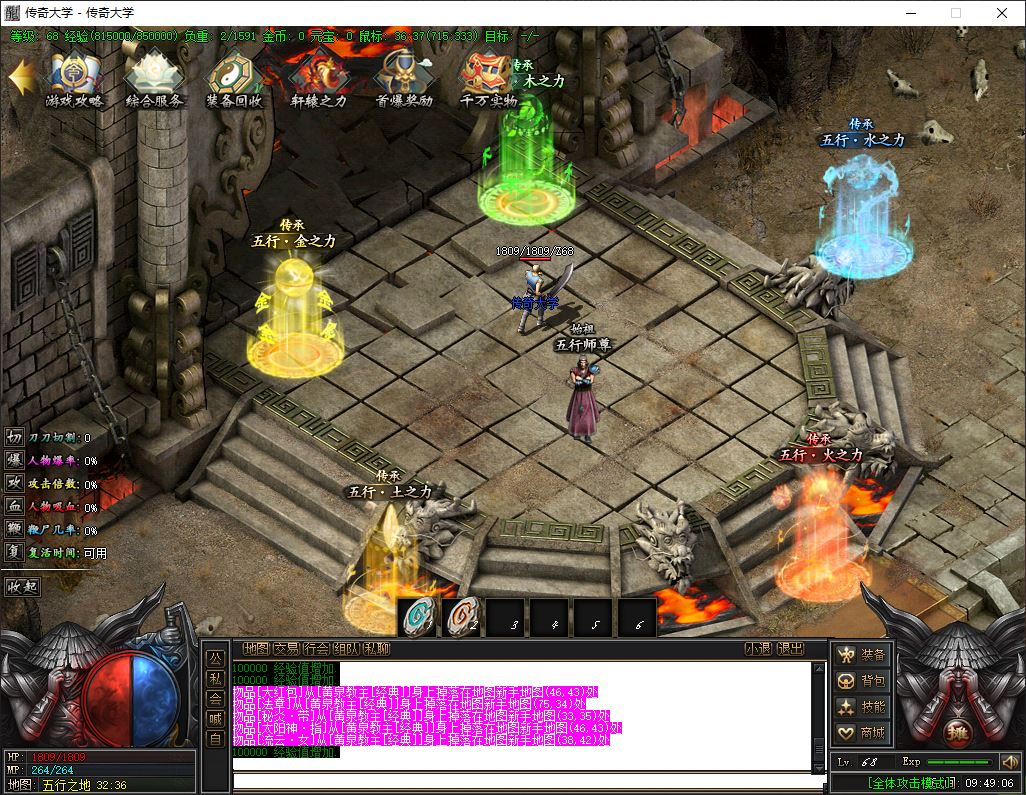
Task: Close the game window
Action: point(1002,13)
